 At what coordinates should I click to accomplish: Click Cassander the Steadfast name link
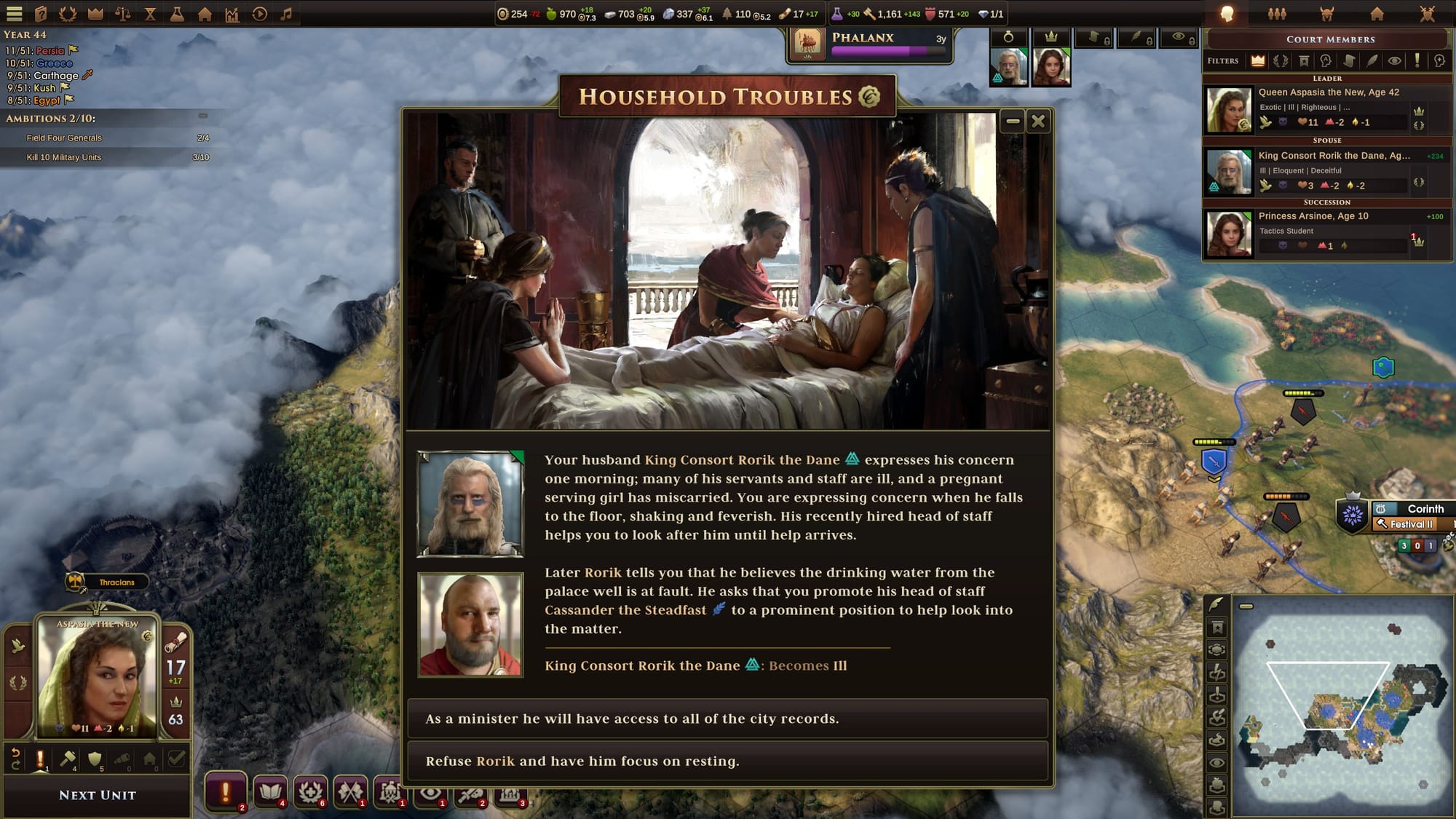[625, 610]
